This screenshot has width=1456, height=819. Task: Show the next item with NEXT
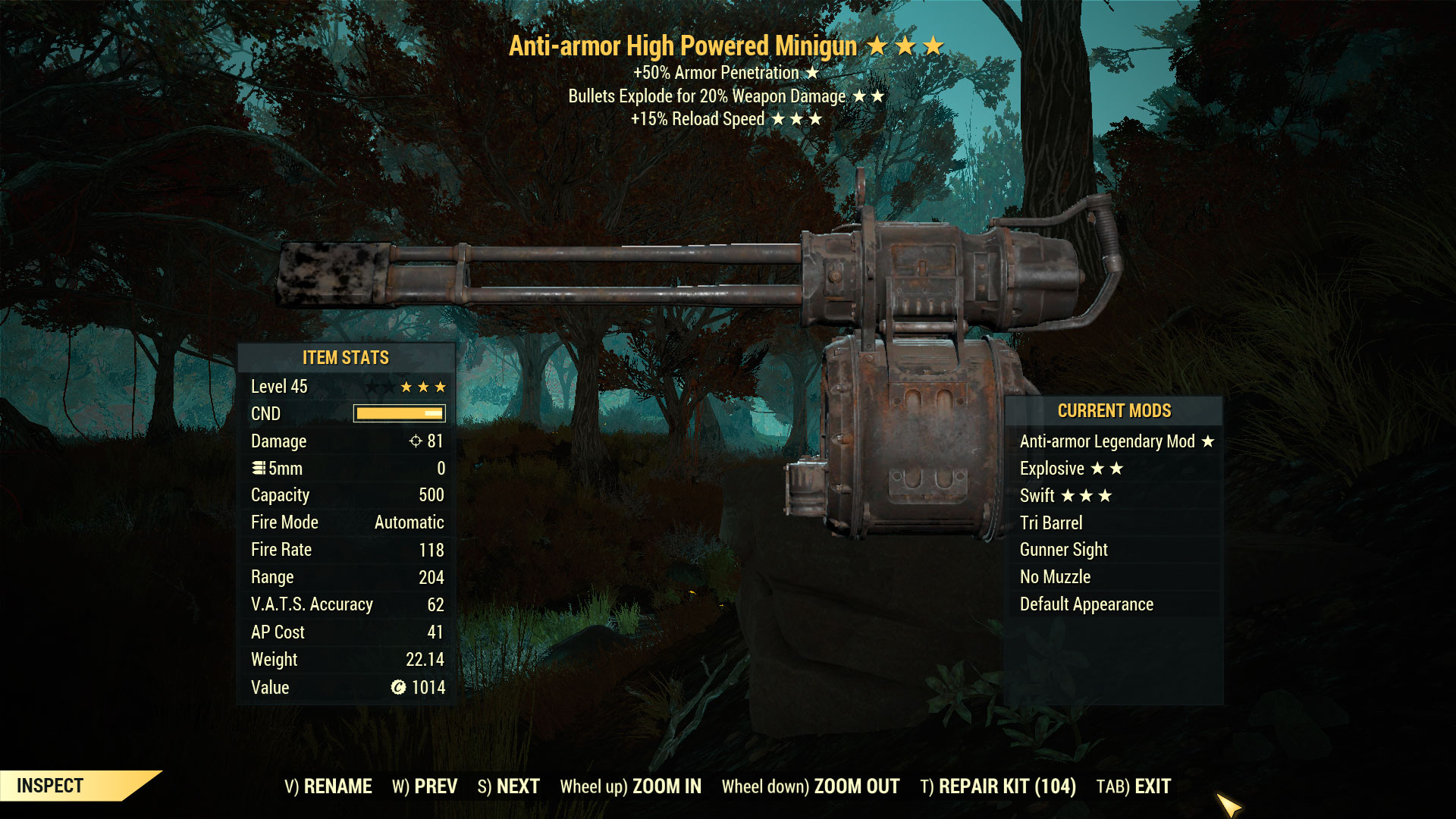pyautogui.click(x=508, y=786)
